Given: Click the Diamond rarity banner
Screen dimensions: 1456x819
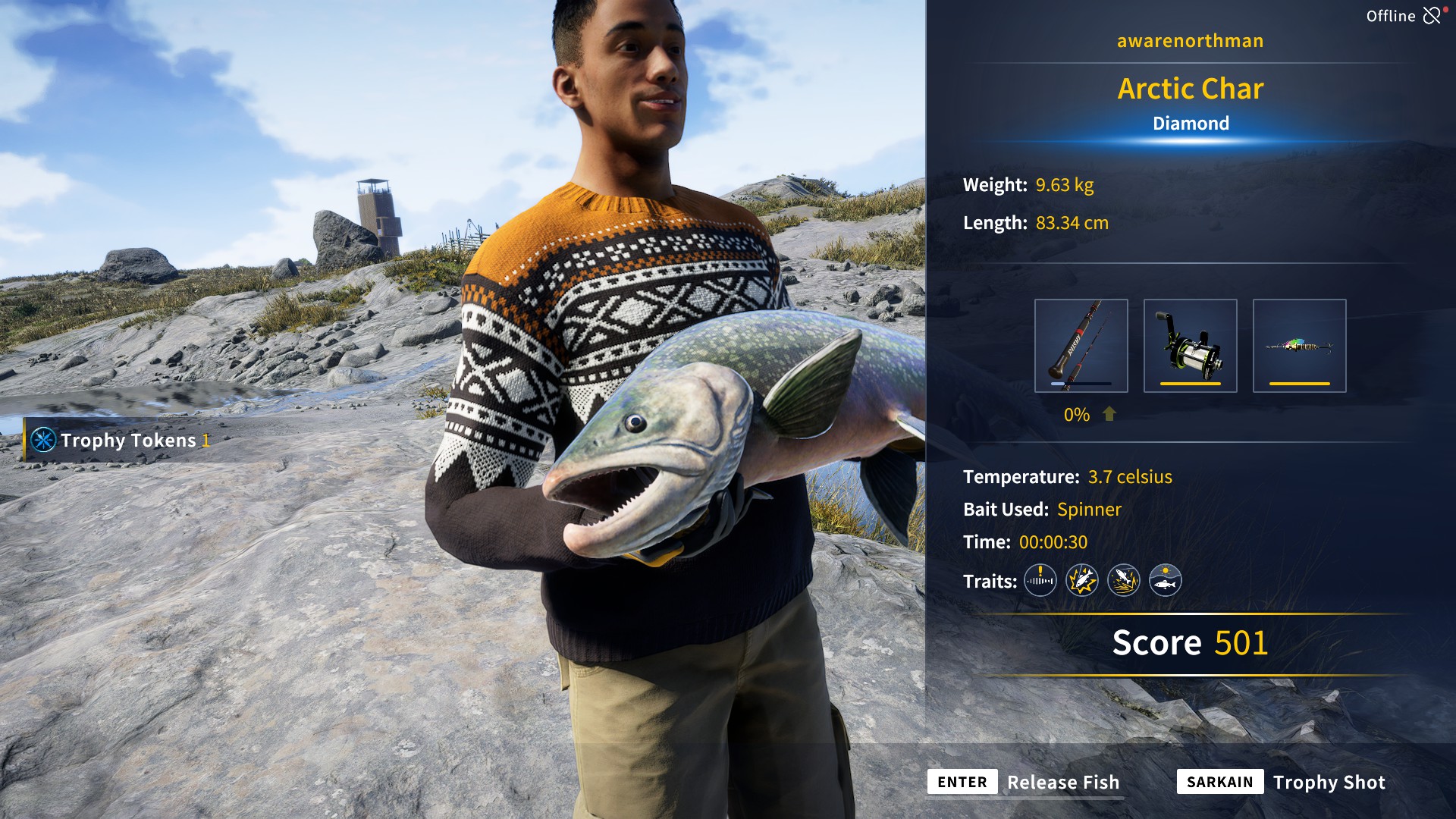Looking at the screenshot, I should click(x=1191, y=123).
